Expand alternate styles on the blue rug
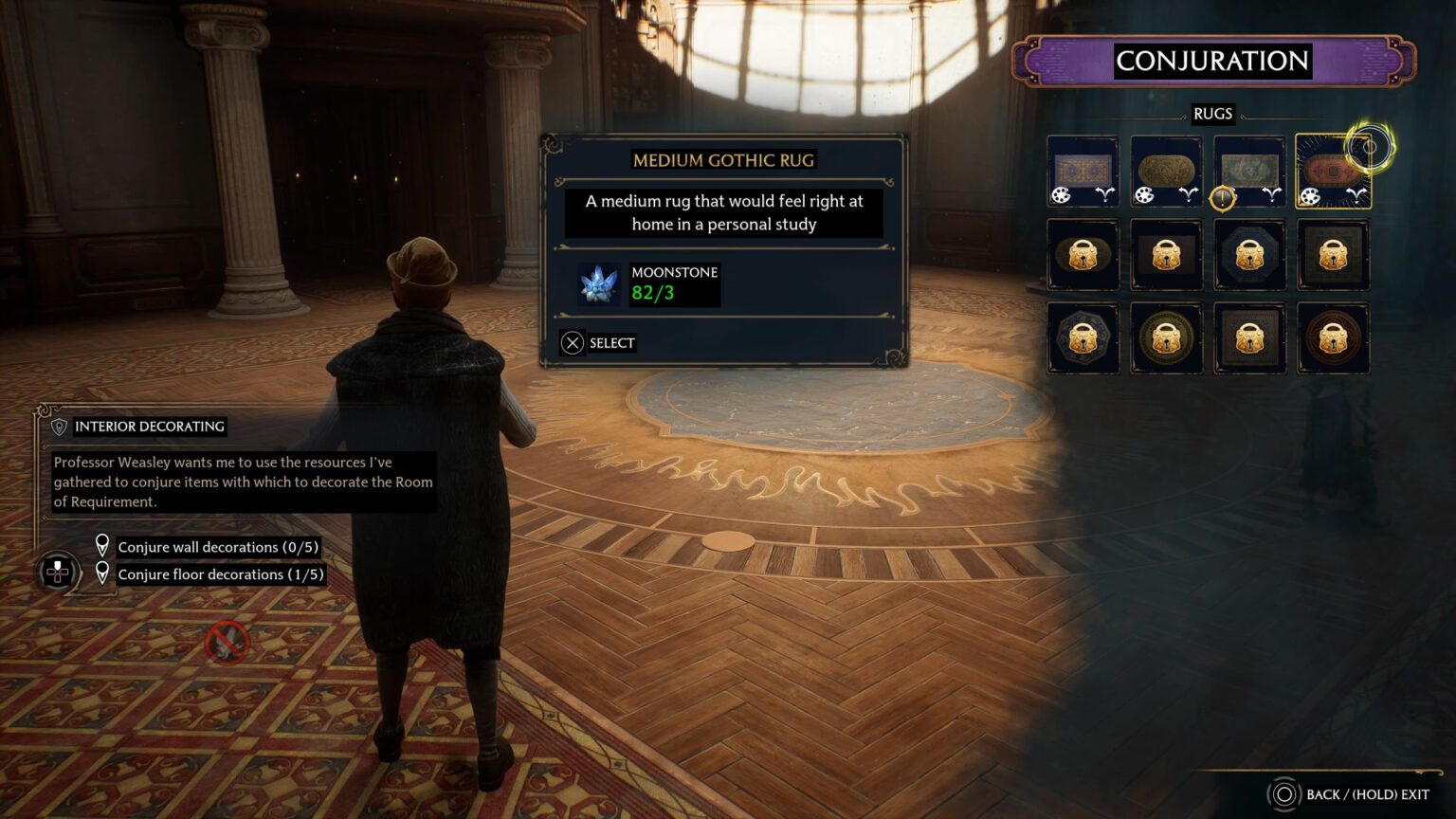This screenshot has width=1456, height=819. pyautogui.click(x=1105, y=195)
